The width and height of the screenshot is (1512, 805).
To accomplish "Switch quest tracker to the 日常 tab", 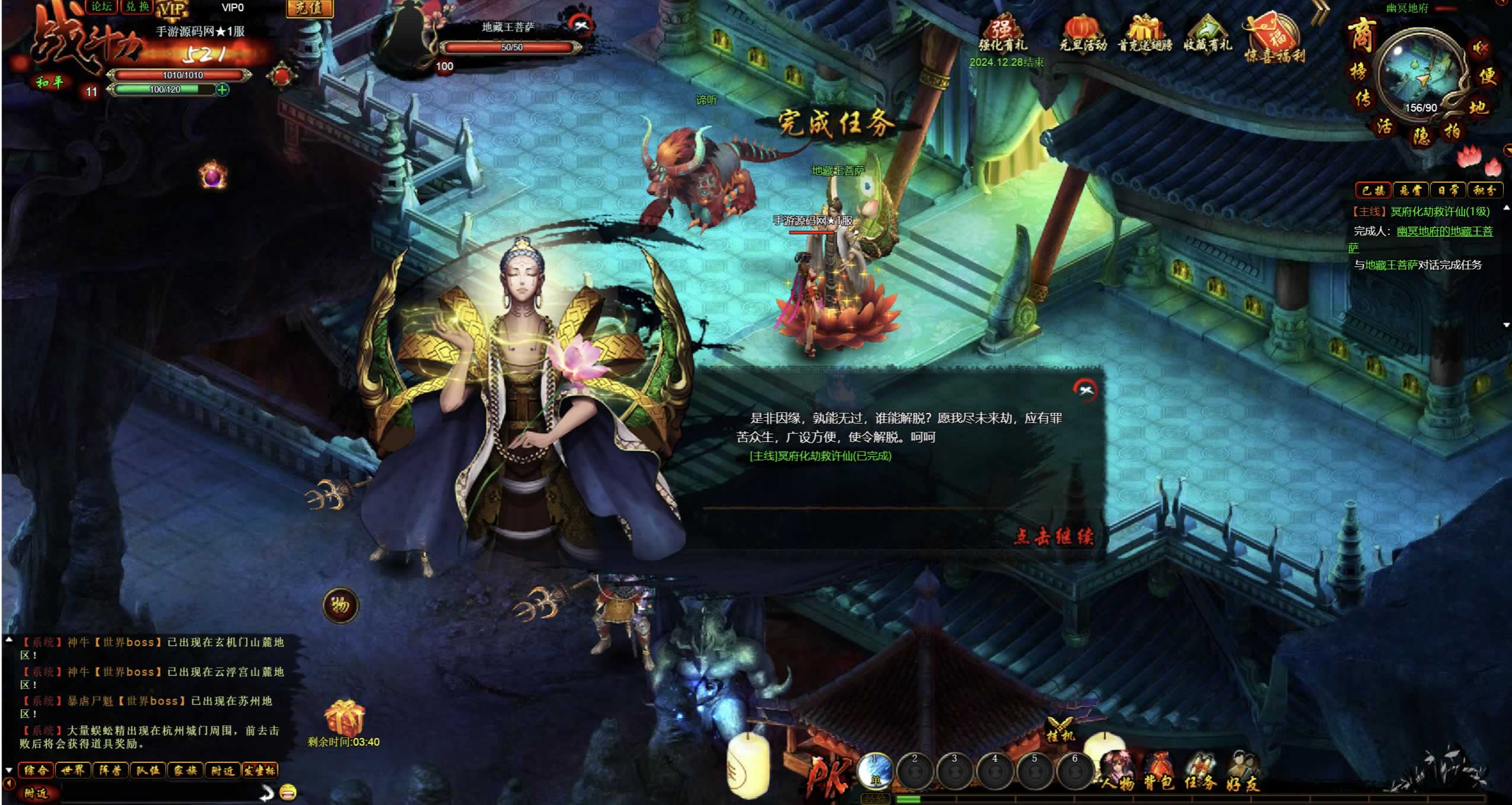I will (x=1447, y=190).
